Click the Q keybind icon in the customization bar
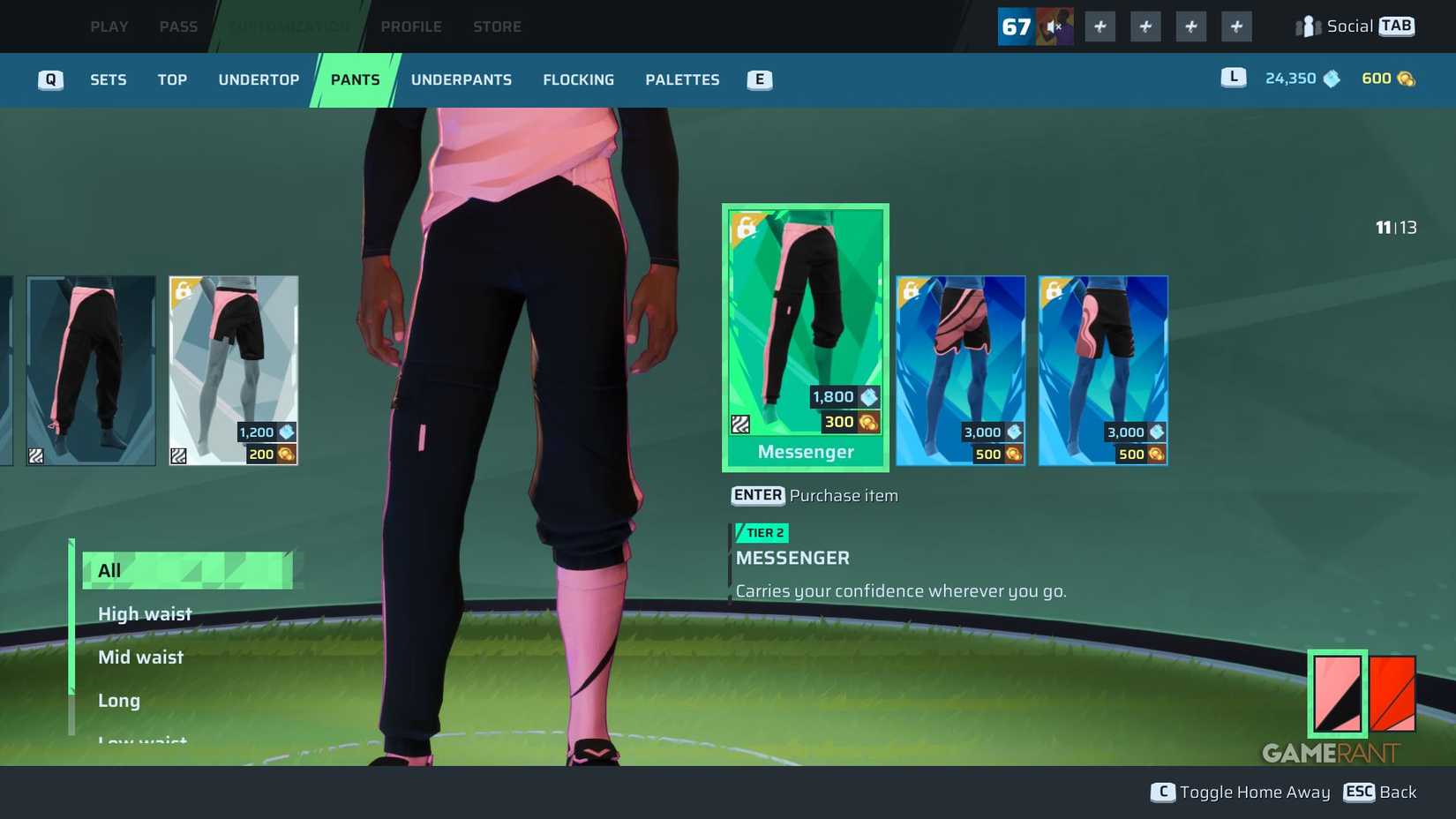This screenshot has width=1456, height=819. point(49,79)
